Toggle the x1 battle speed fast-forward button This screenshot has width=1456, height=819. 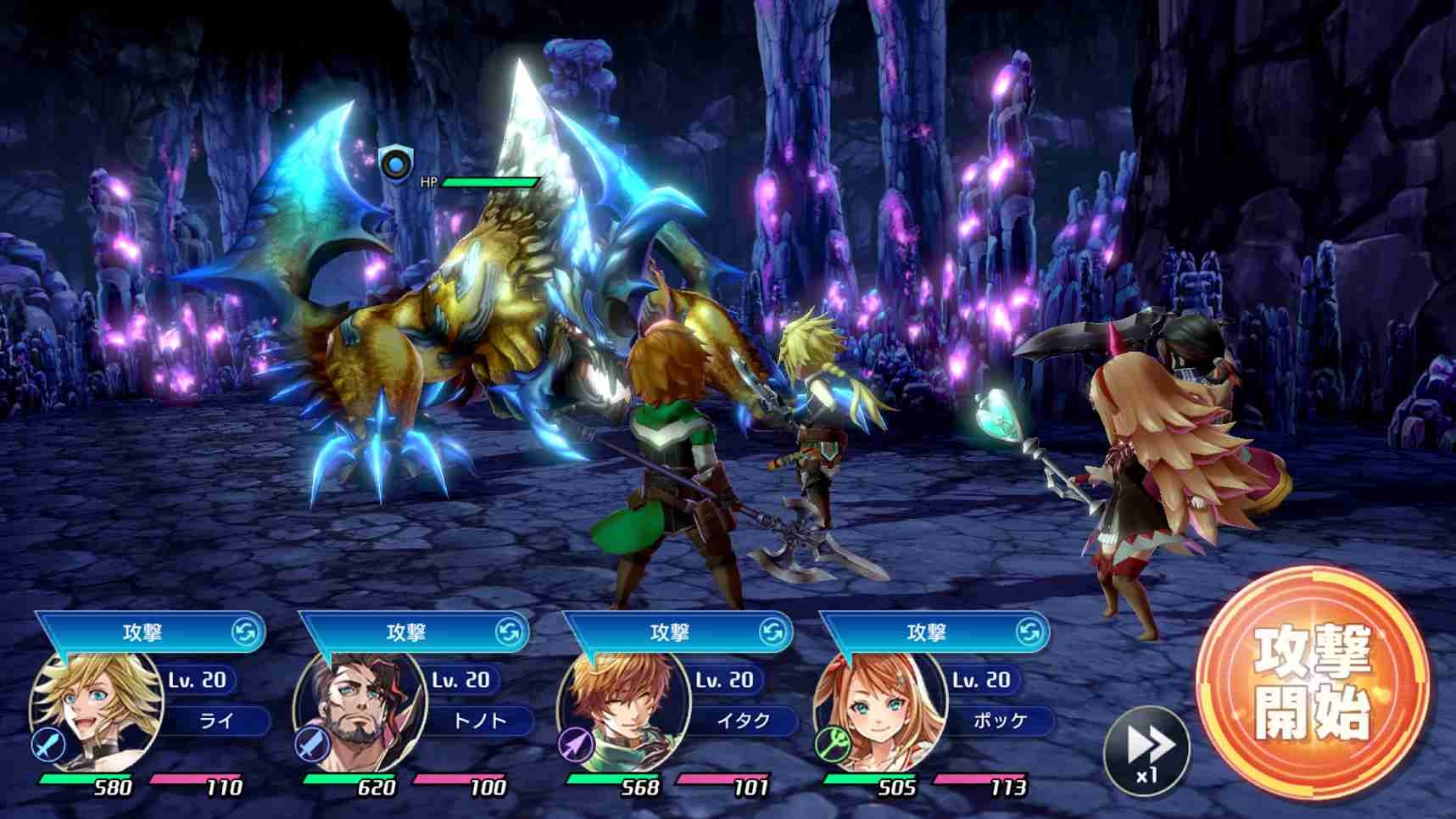click(1146, 750)
